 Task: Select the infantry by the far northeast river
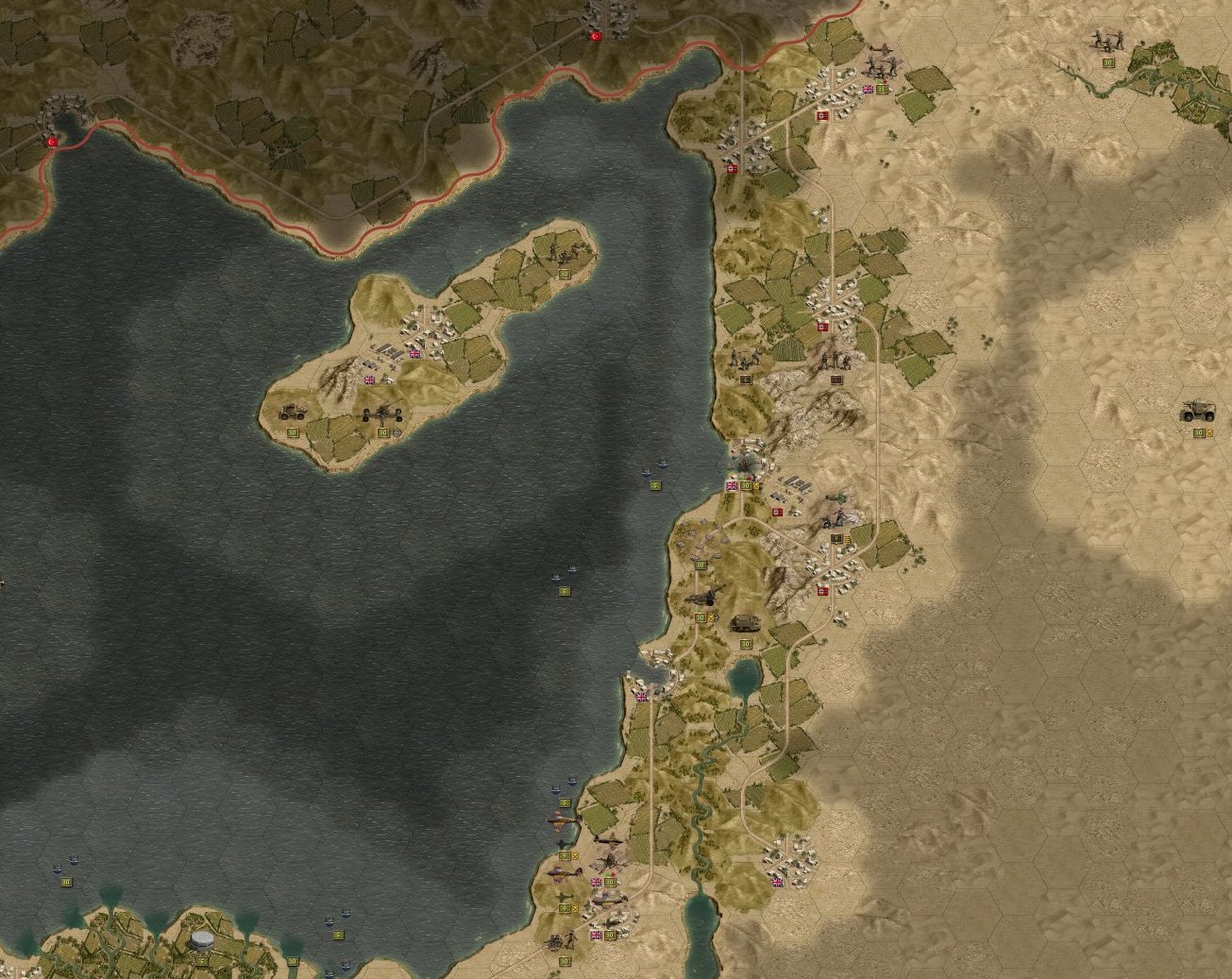coord(1107,41)
